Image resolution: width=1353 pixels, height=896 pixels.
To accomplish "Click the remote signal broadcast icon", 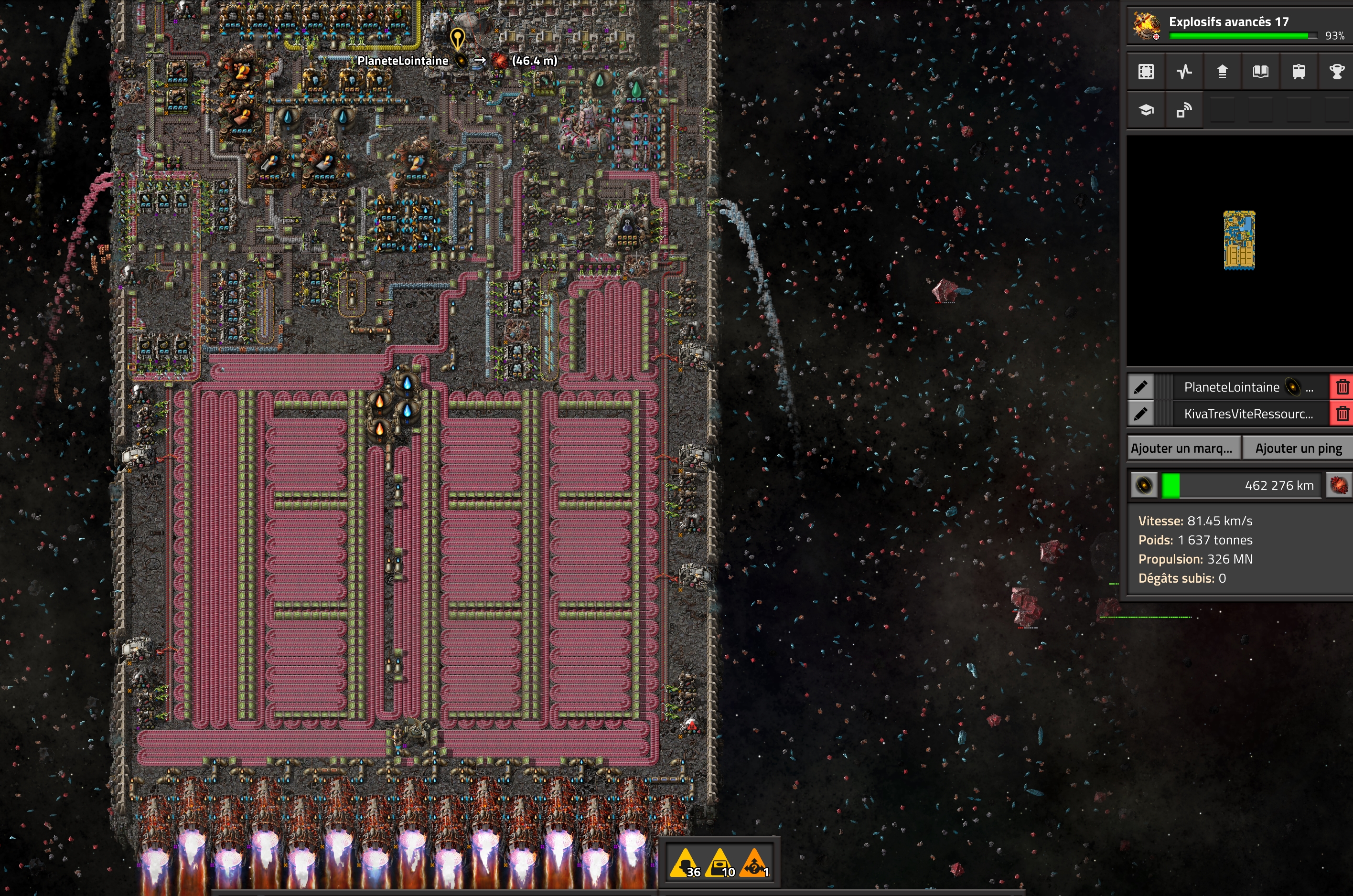I will [x=1184, y=110].
